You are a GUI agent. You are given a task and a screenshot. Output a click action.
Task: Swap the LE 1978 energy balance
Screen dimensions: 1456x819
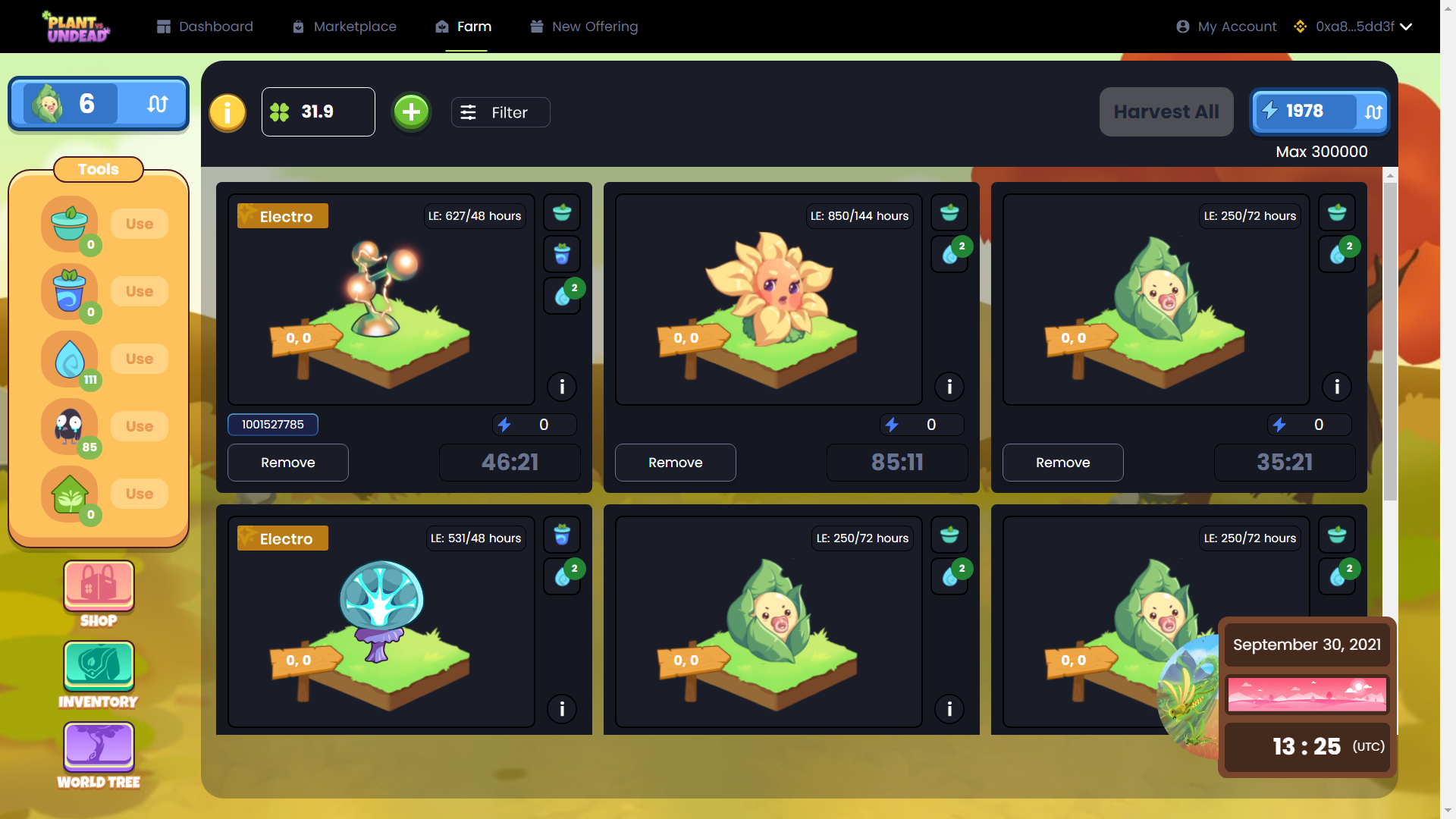click(x=1373, y=112)
